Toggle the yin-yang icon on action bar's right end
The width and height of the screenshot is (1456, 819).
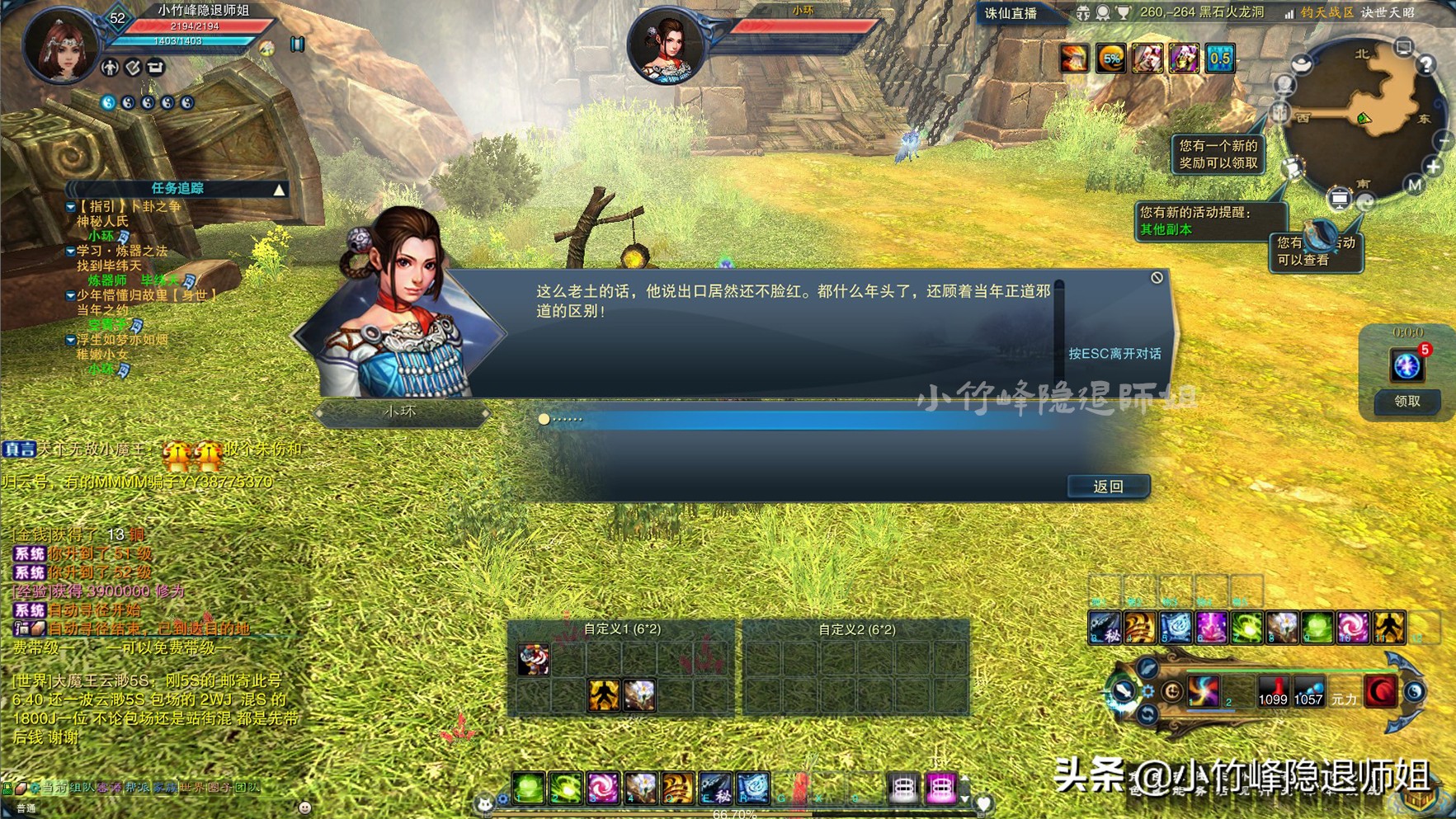[x=1413, y=693]
